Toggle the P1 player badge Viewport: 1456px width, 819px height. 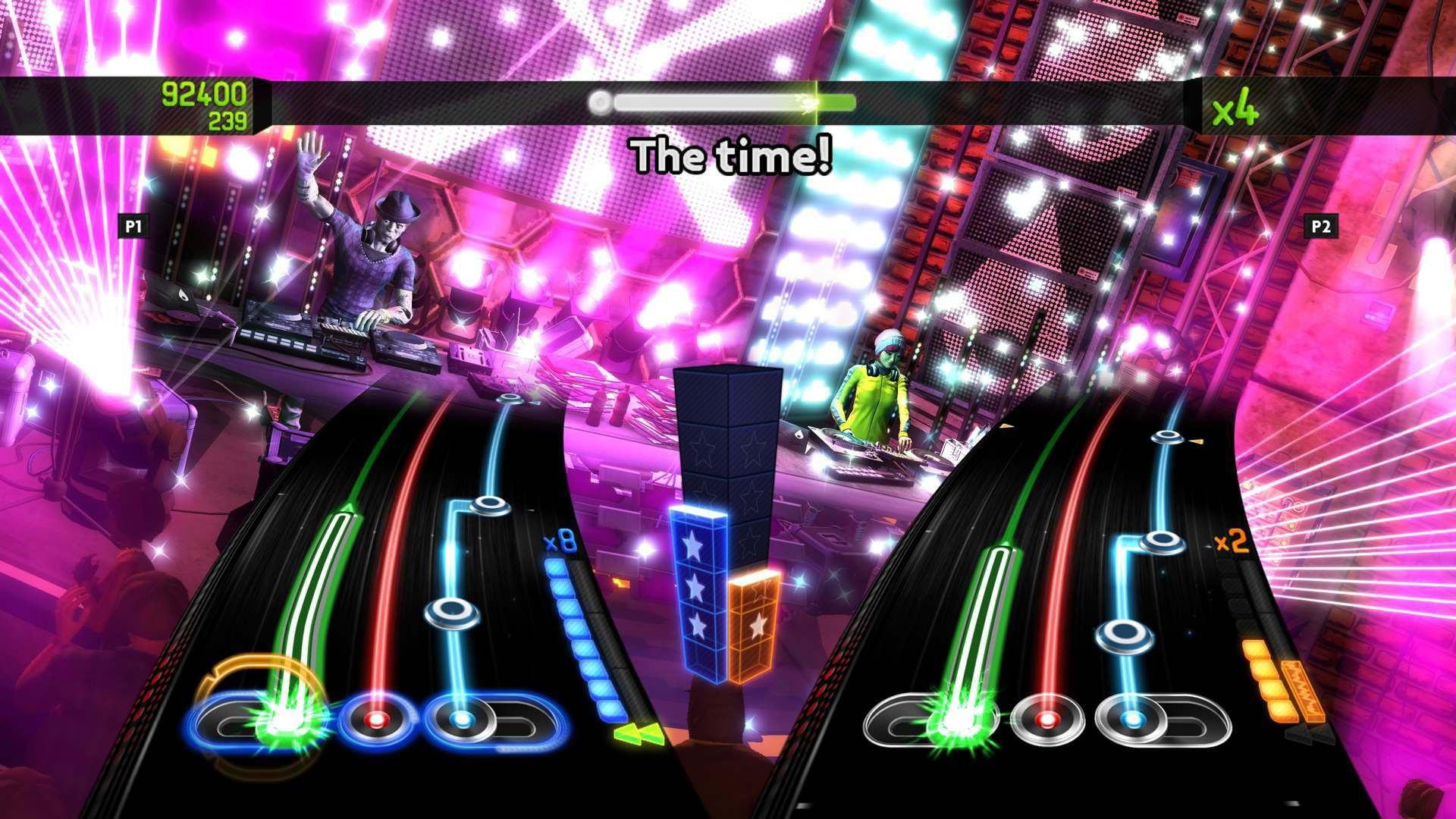pyautogui.click(x=133, y=225)
